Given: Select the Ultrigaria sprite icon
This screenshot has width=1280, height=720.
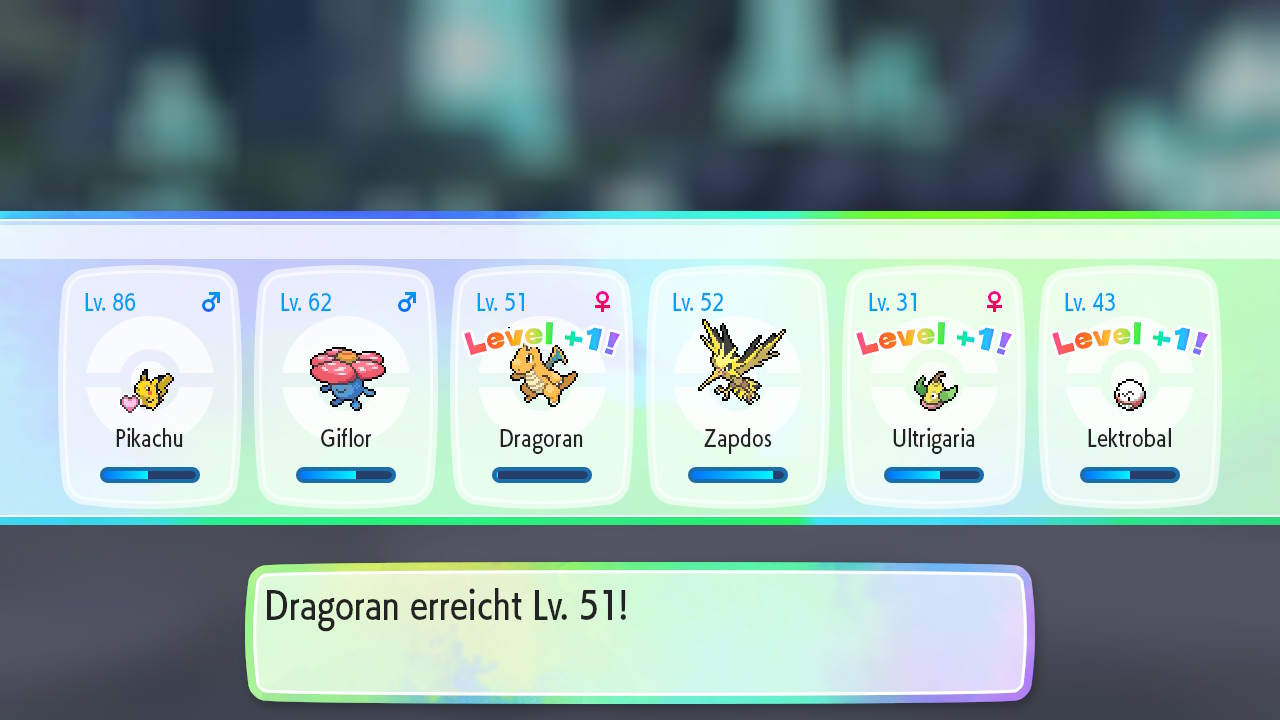Looking at the screenshot, I should pos(933,390).
